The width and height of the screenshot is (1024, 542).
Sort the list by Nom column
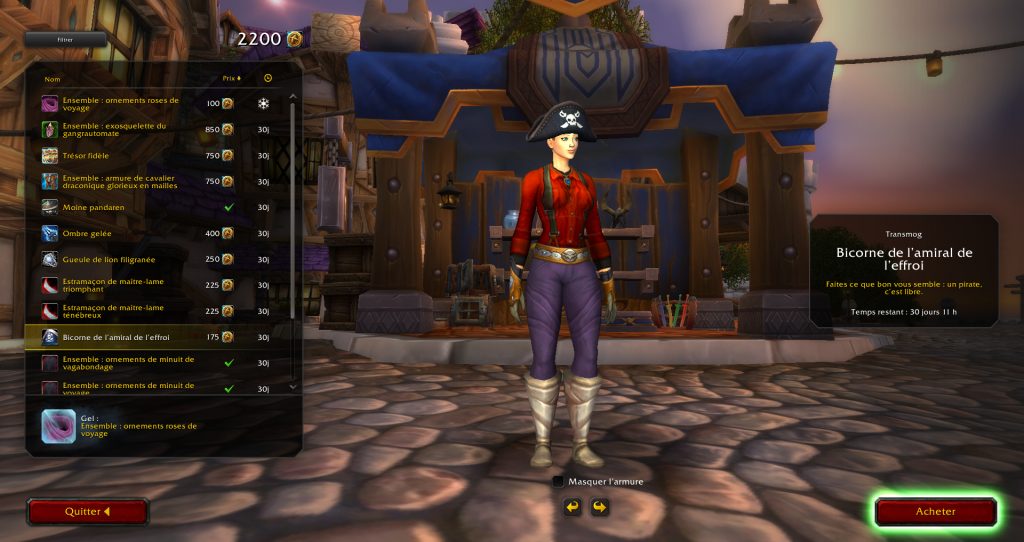click(53, 78)
